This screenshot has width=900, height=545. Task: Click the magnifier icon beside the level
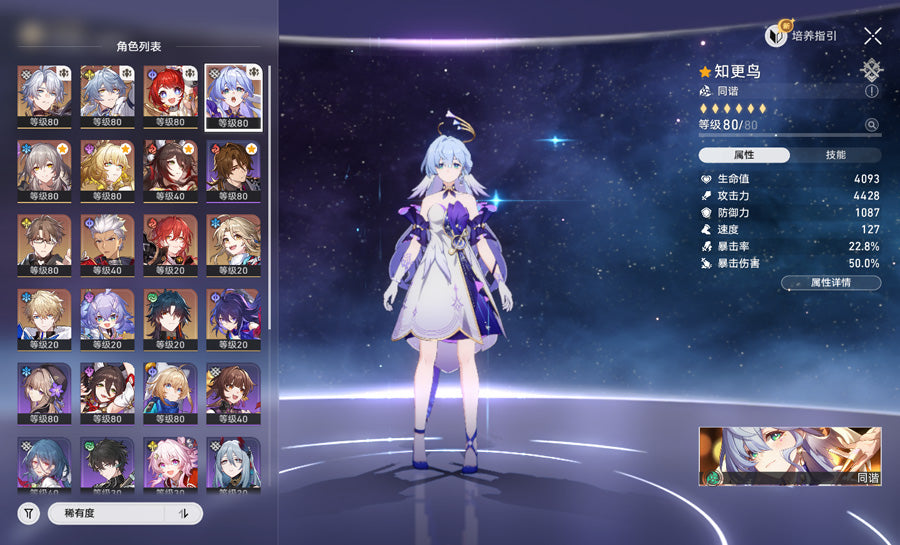click(872, 125)
